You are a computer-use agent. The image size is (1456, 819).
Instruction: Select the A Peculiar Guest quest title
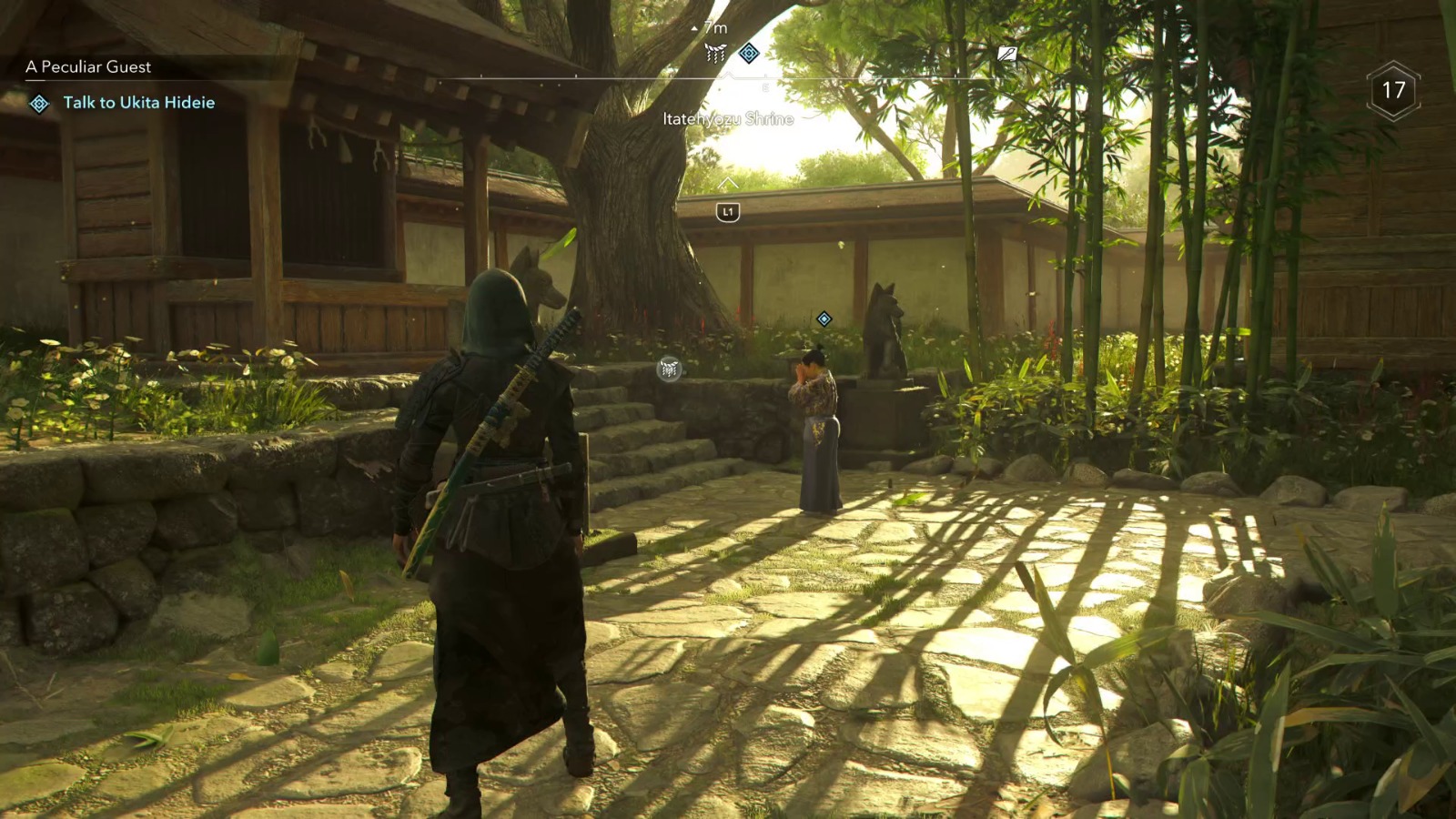point(89,66)
